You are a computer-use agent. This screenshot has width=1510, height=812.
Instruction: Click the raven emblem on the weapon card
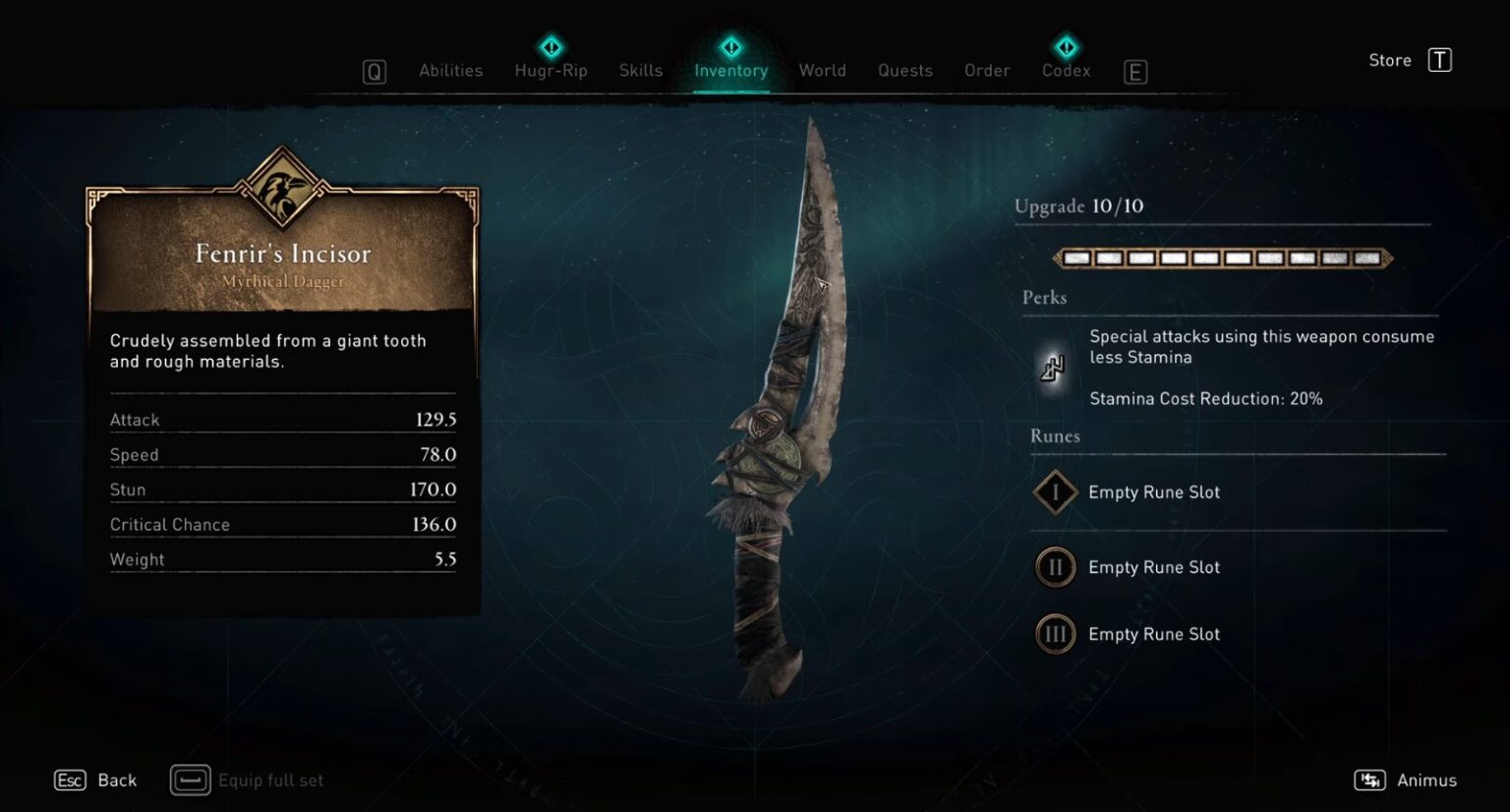283,195
